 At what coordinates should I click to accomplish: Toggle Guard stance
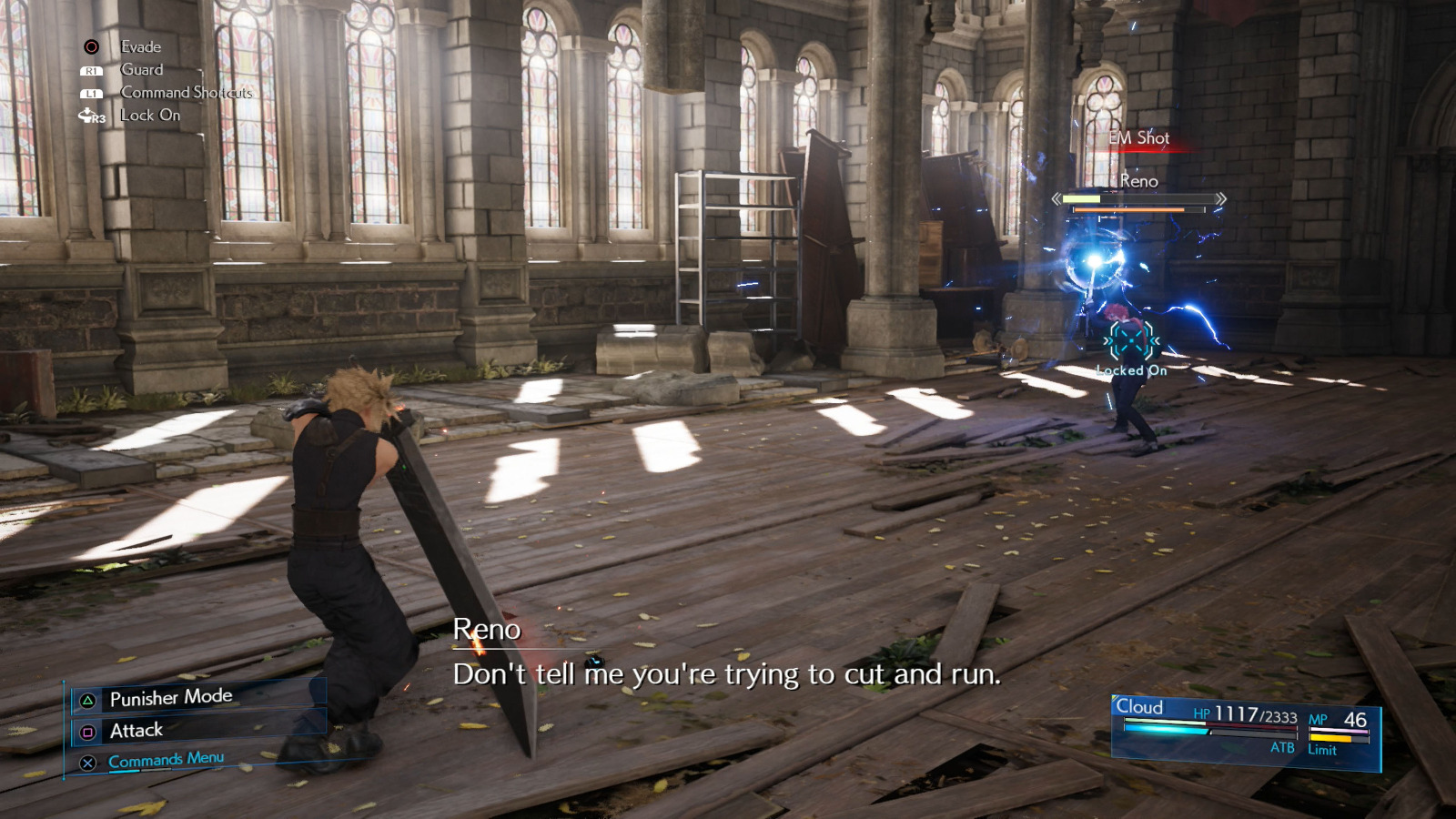click(140, 69)
